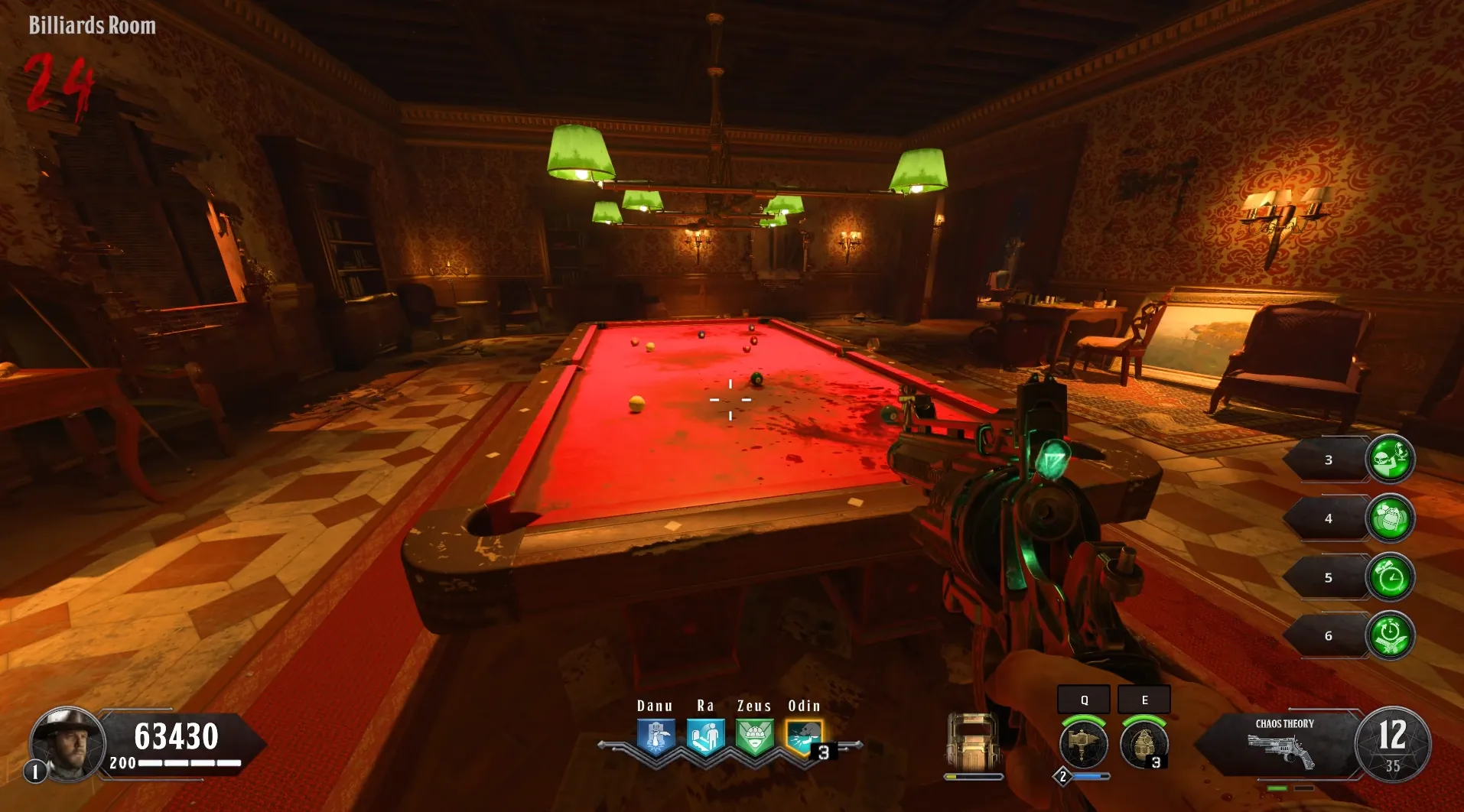
Task: Select the grenade equipment icon
Action: click(1144, 744)
